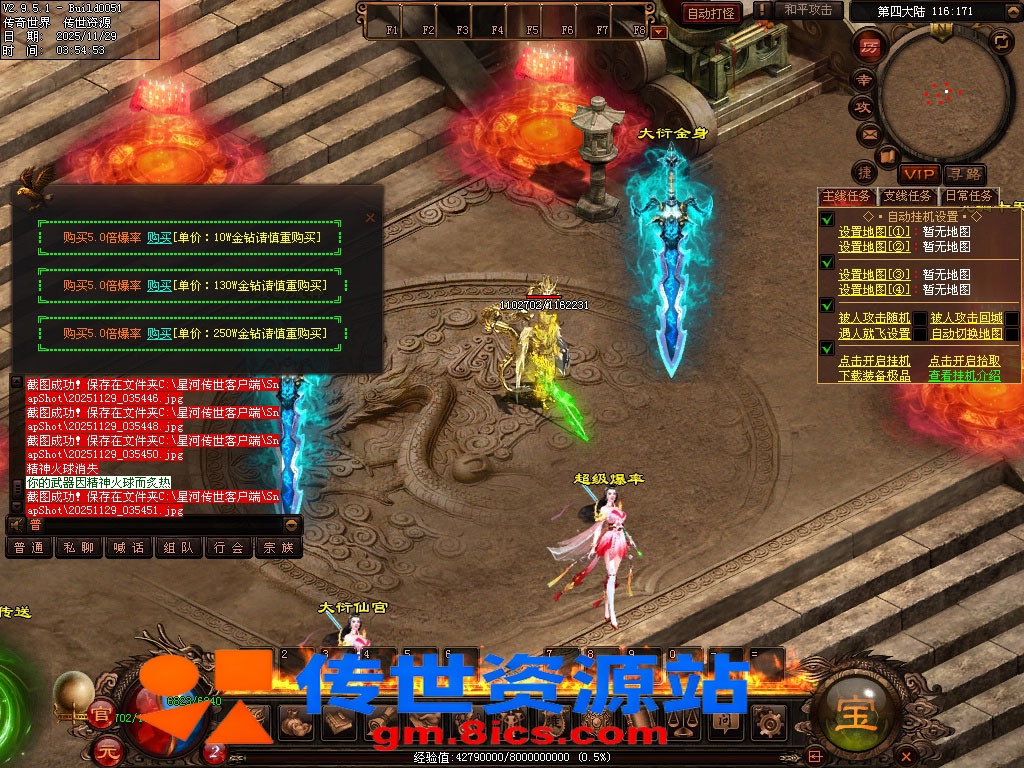Viewport: 1024px width, 768px height.
Task: Open the mail envelope icon
Action: point(868,133)
